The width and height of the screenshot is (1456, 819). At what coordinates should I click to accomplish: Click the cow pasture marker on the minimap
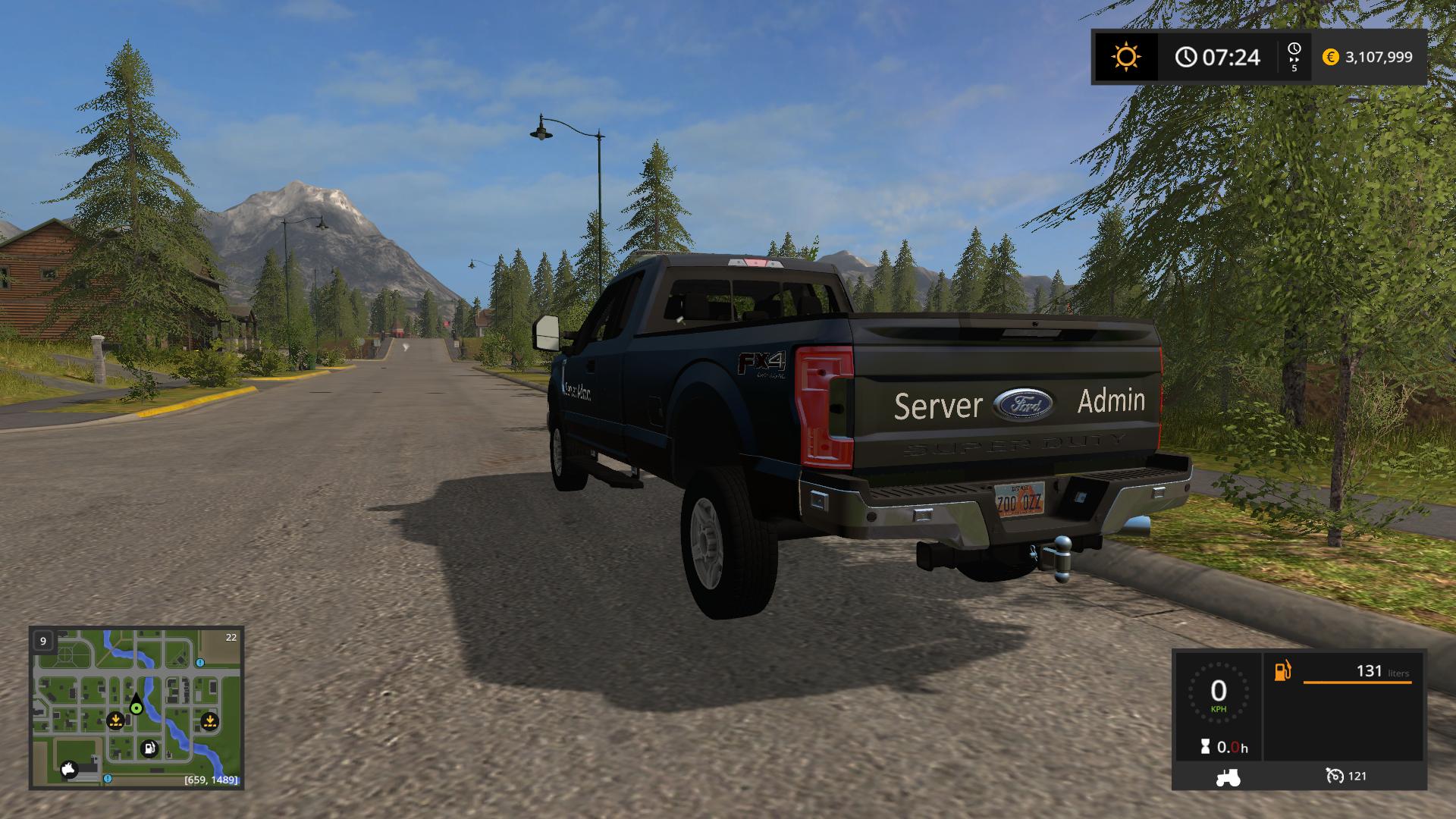[71, 768]
